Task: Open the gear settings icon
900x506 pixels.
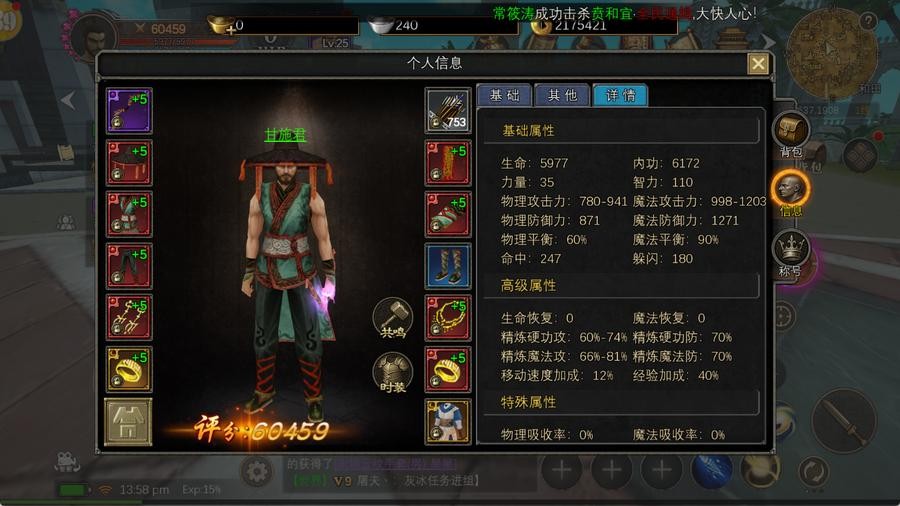Action: (257, 471)
